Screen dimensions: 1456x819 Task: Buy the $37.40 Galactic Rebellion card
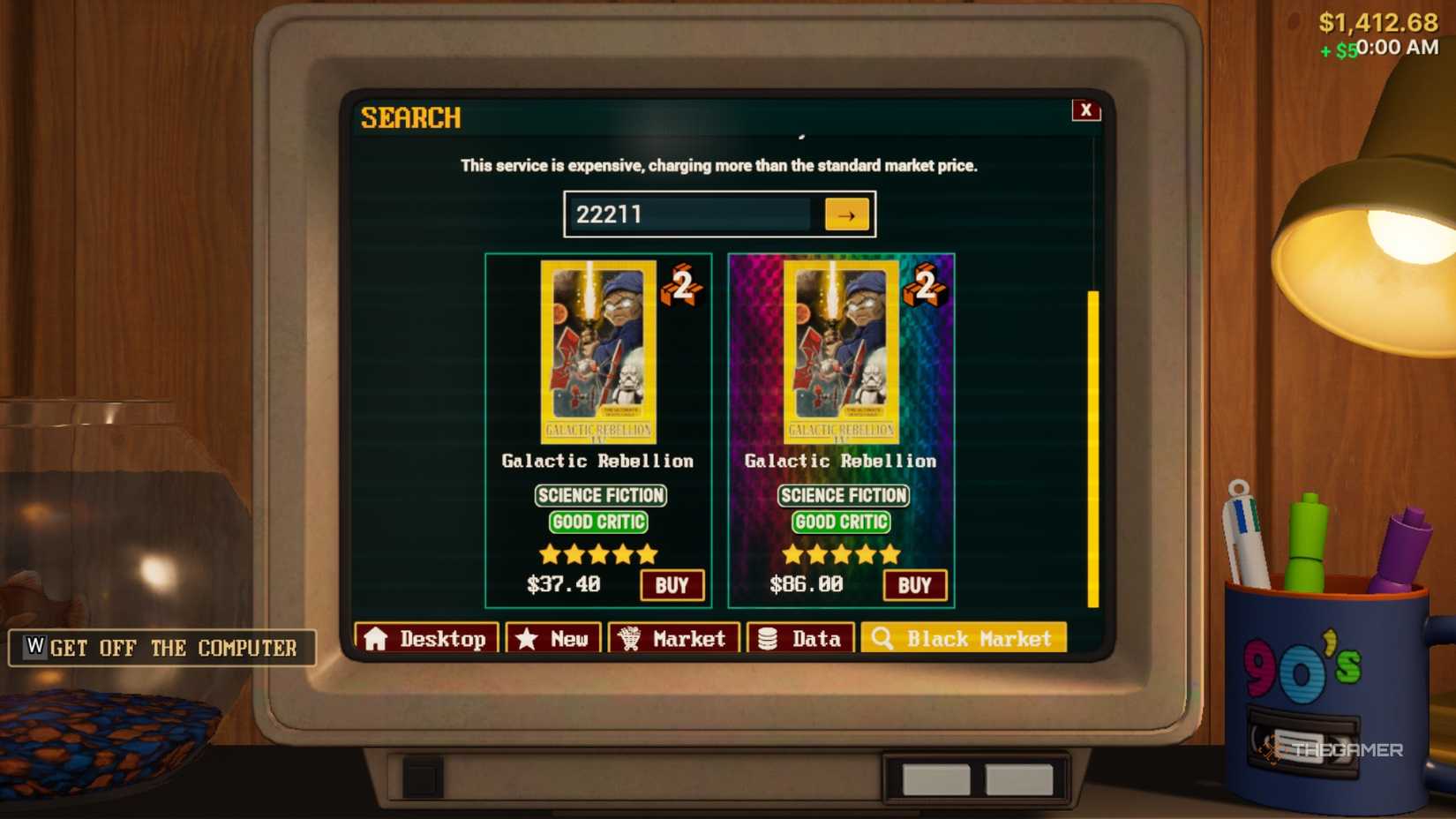point(672,584)
